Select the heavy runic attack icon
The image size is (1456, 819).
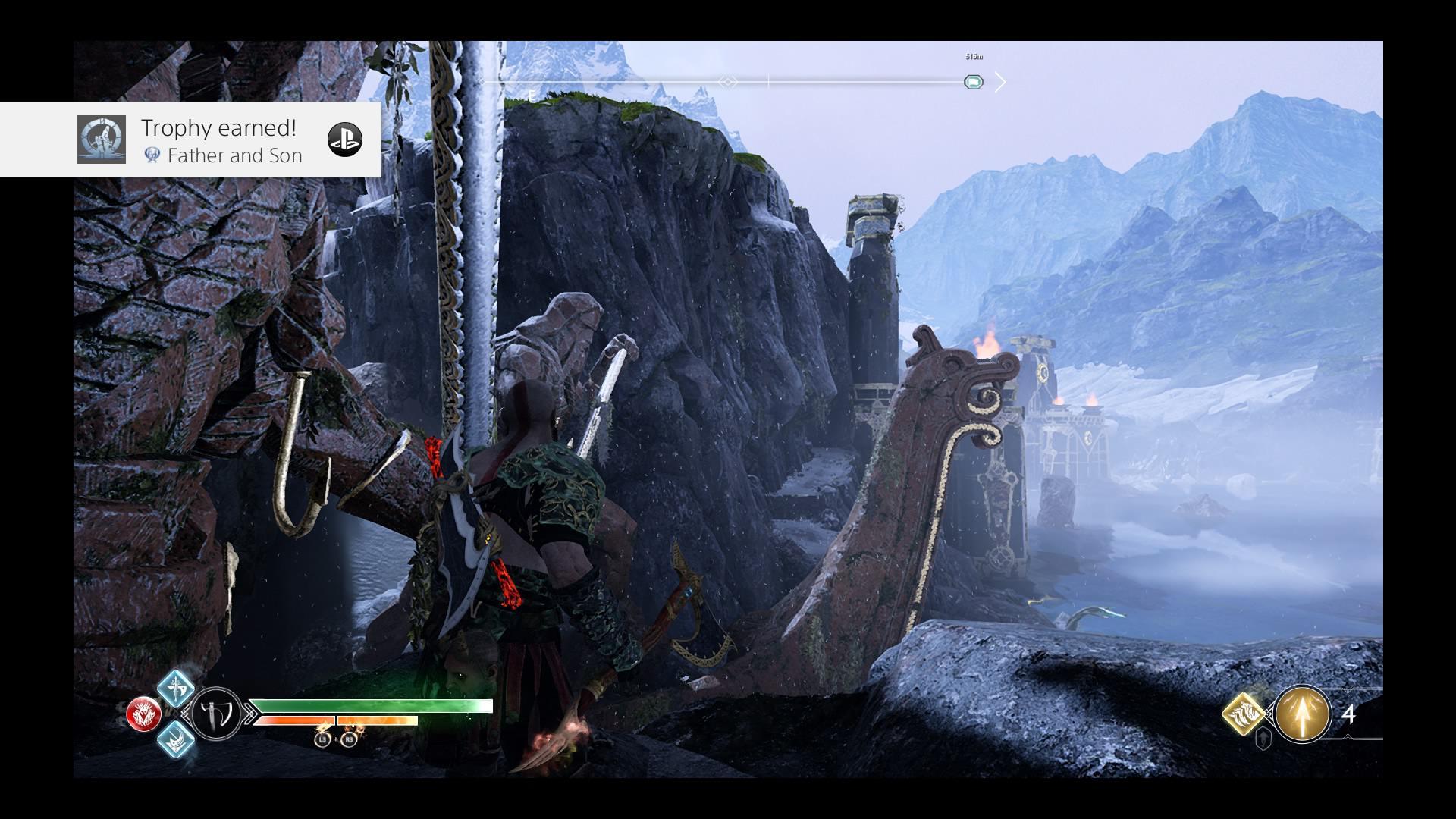[x=174, y=741]
